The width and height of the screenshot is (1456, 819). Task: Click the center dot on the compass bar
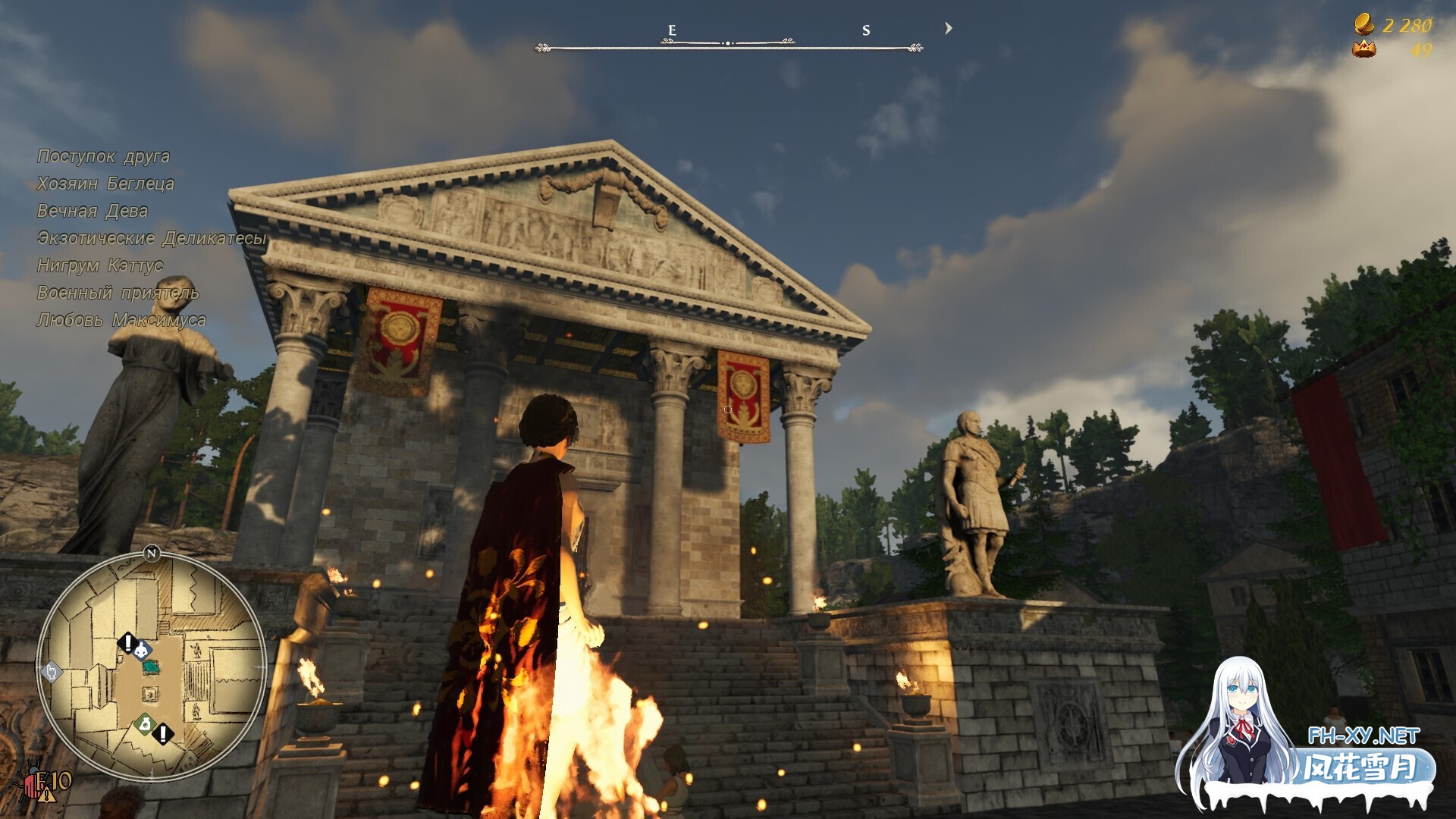pyautogui.click(x=730, y=43)
